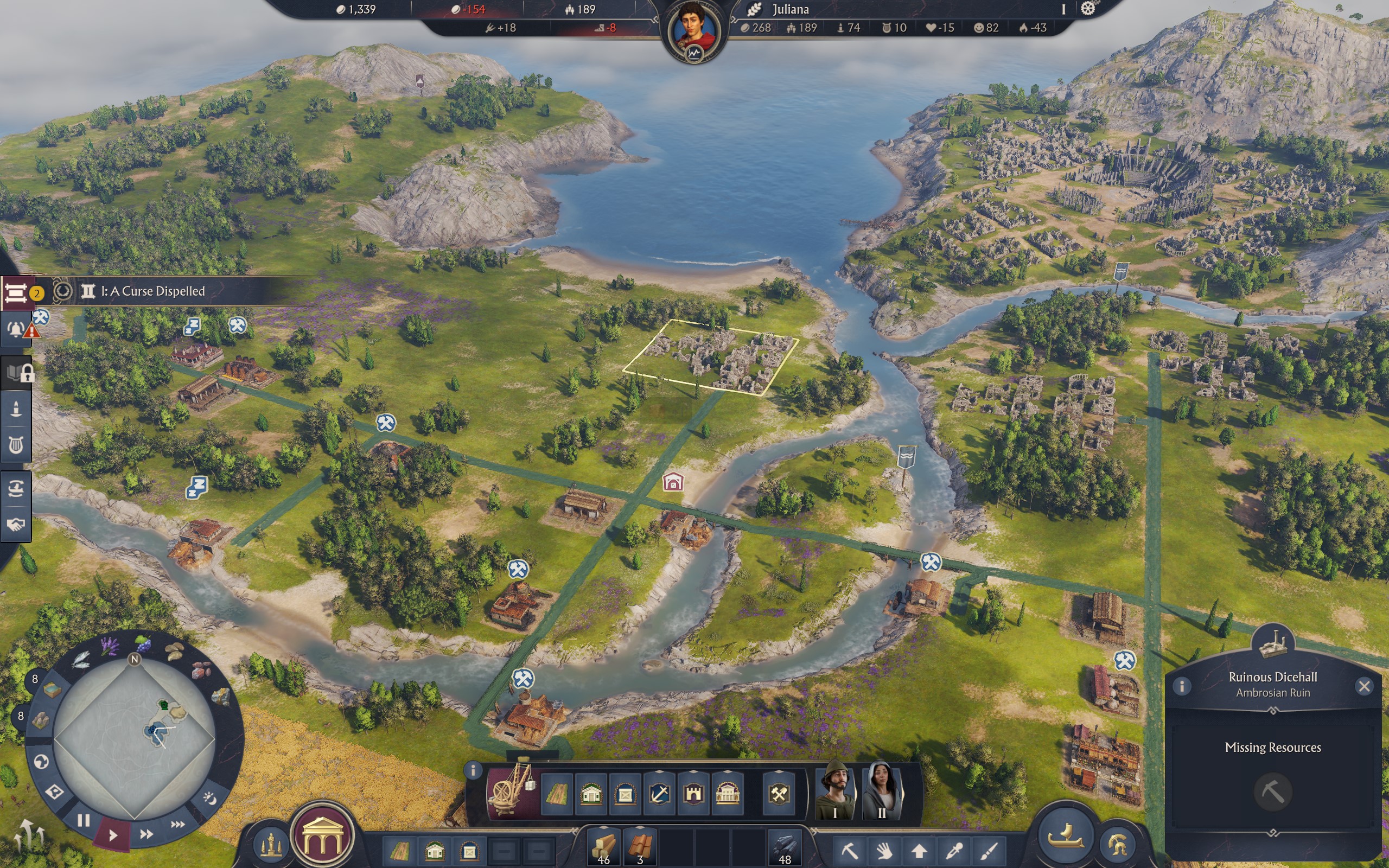Image resolution: width=1389 pixels, height=868 pixels.
Task: Open the handshake diplomacy menu
Action: click(16, 524)
